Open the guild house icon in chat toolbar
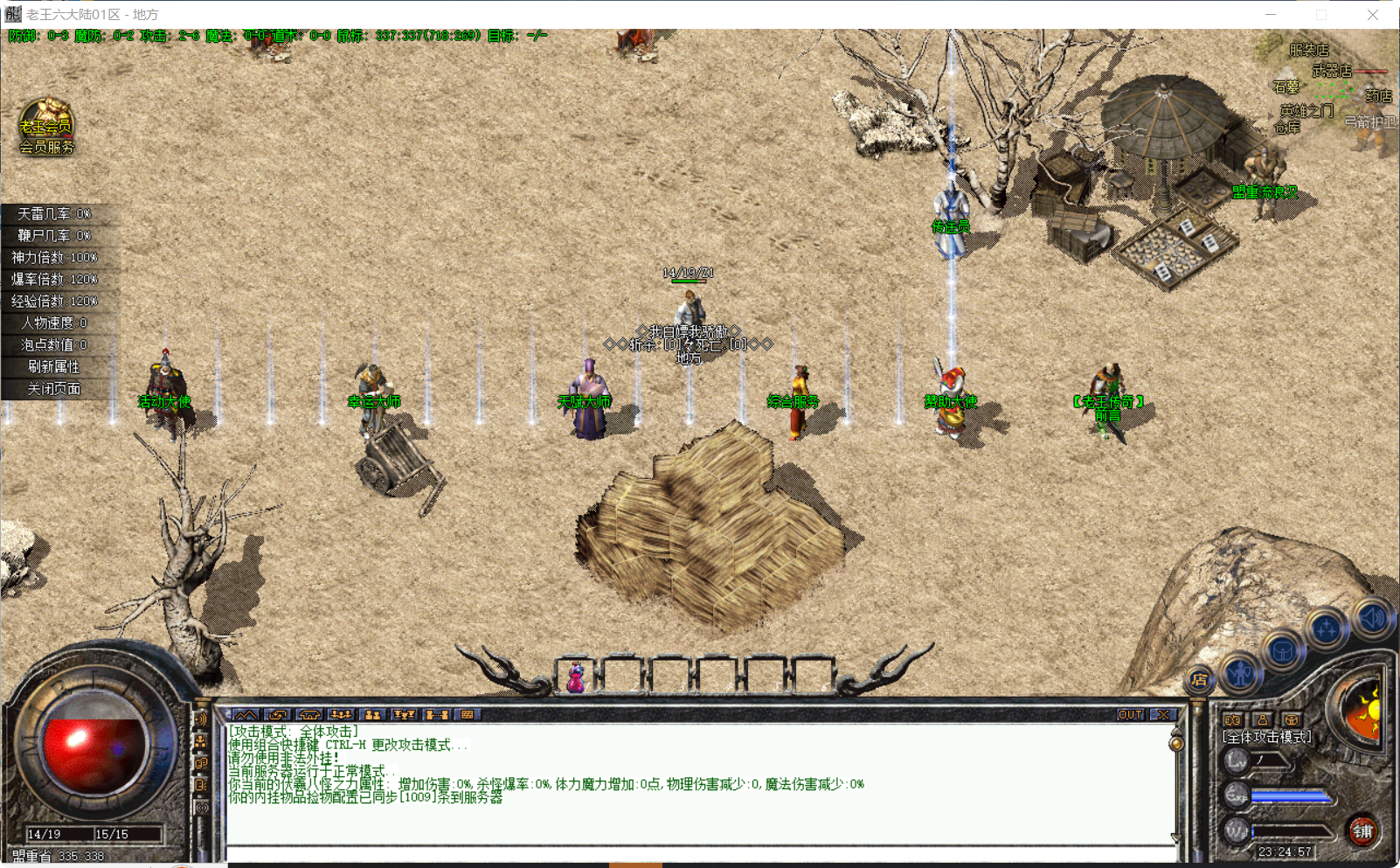Viewport: 1400px width, 868px height. click(x=309, y=715)
